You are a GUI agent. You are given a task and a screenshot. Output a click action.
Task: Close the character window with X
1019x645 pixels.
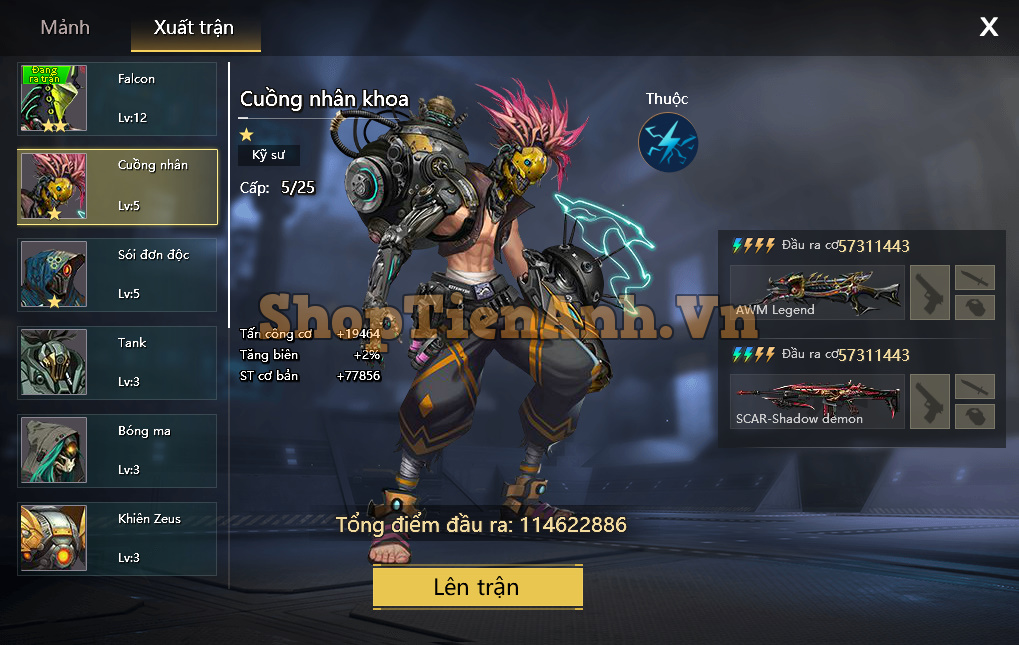988,28
